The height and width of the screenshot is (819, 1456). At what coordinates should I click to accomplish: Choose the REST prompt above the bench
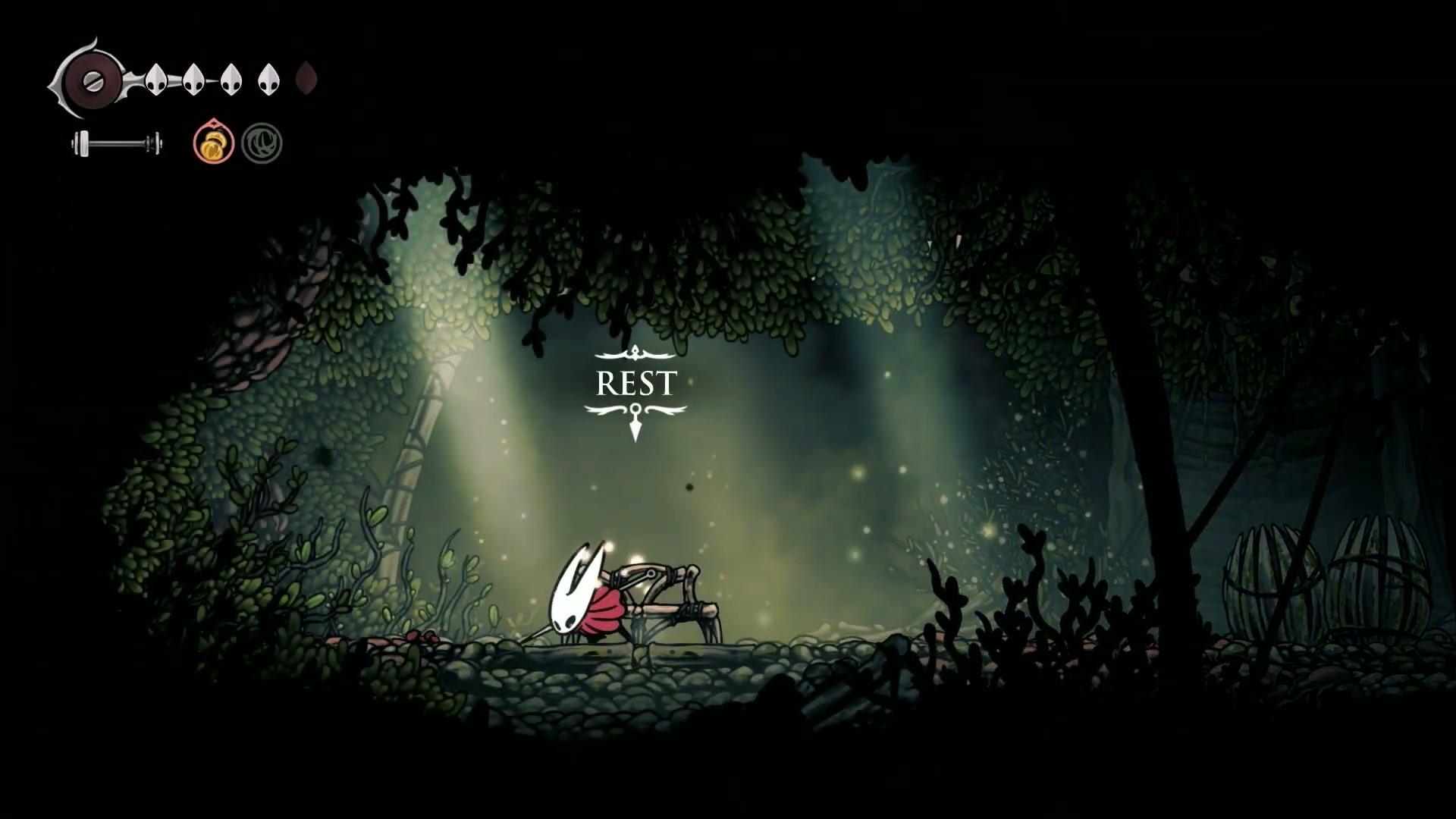[x=635, y=384]
